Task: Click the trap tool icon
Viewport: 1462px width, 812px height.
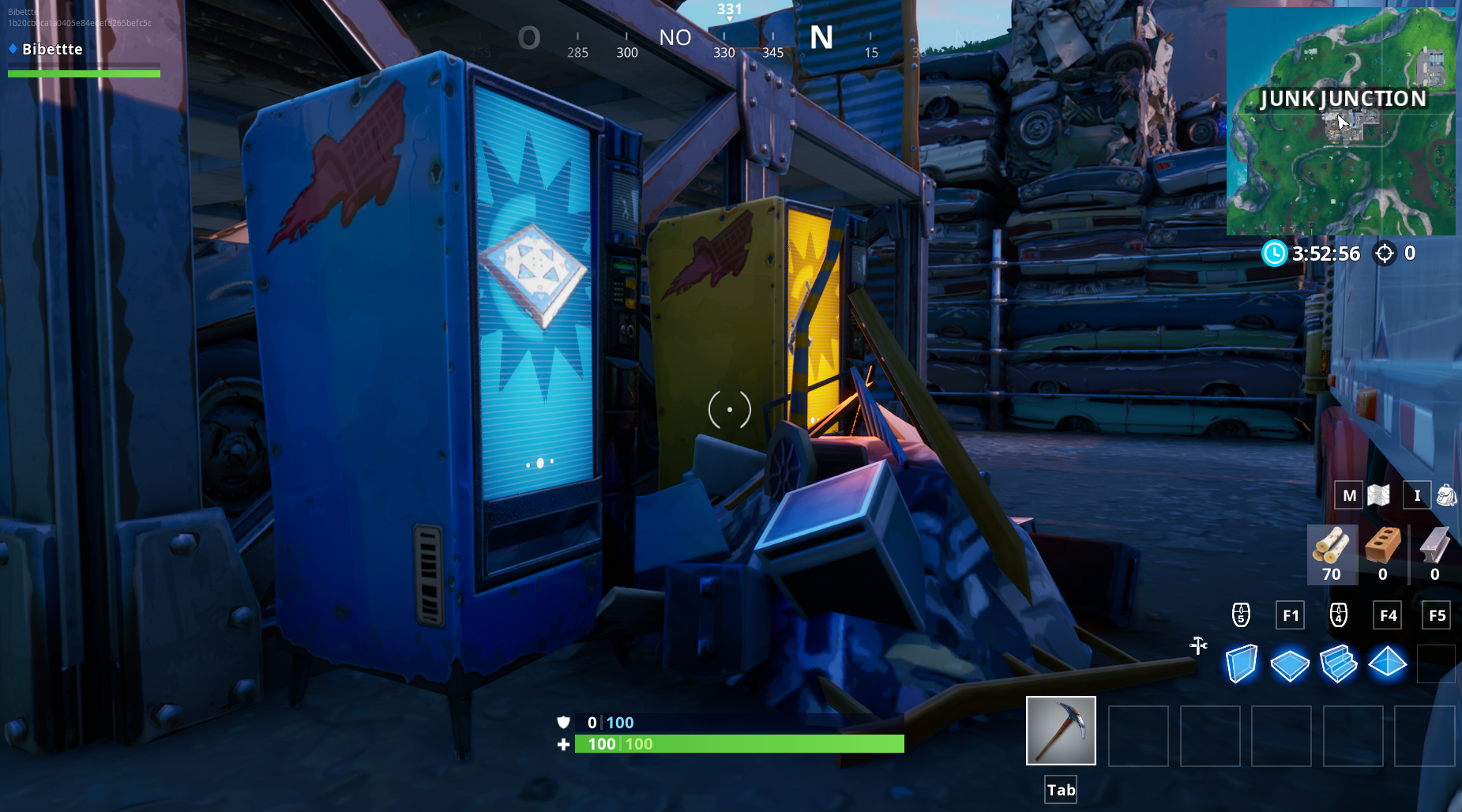Action: coord(1200,645)
